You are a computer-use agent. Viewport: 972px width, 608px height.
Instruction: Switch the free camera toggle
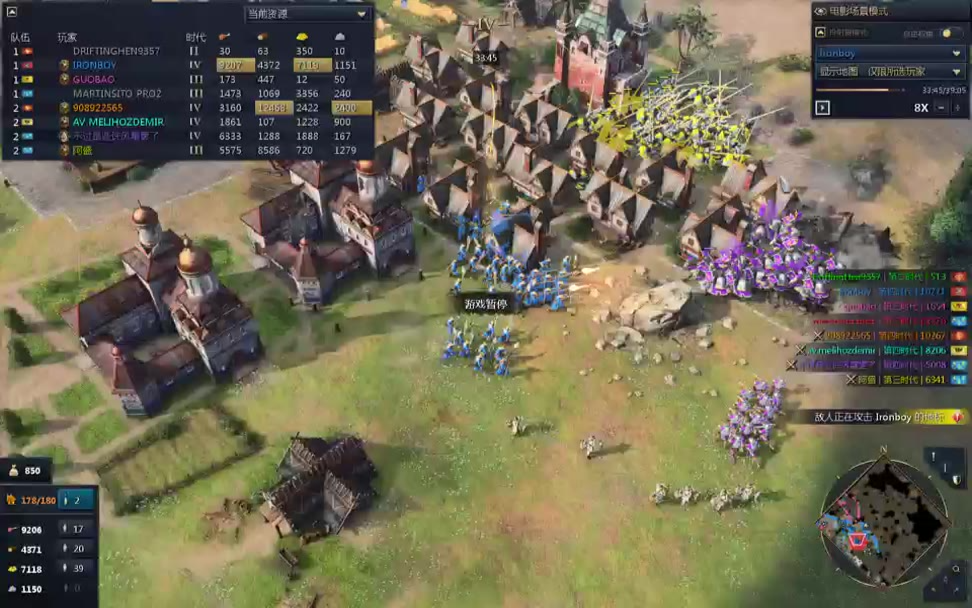pos(952,33)
